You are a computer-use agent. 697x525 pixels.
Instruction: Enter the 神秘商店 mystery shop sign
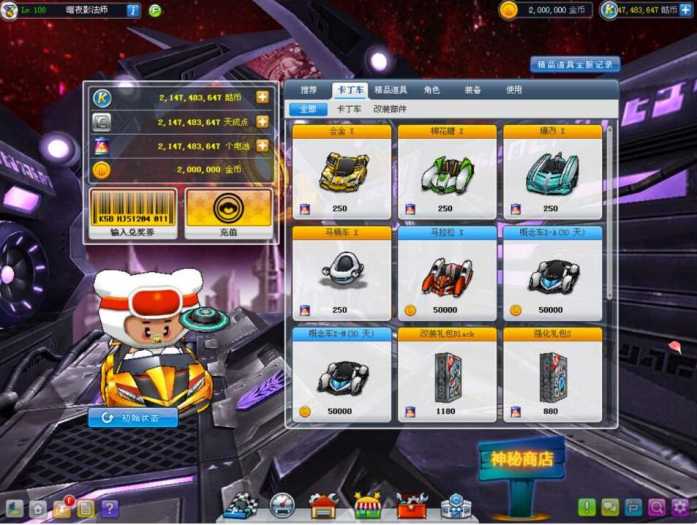click(521, 458)
